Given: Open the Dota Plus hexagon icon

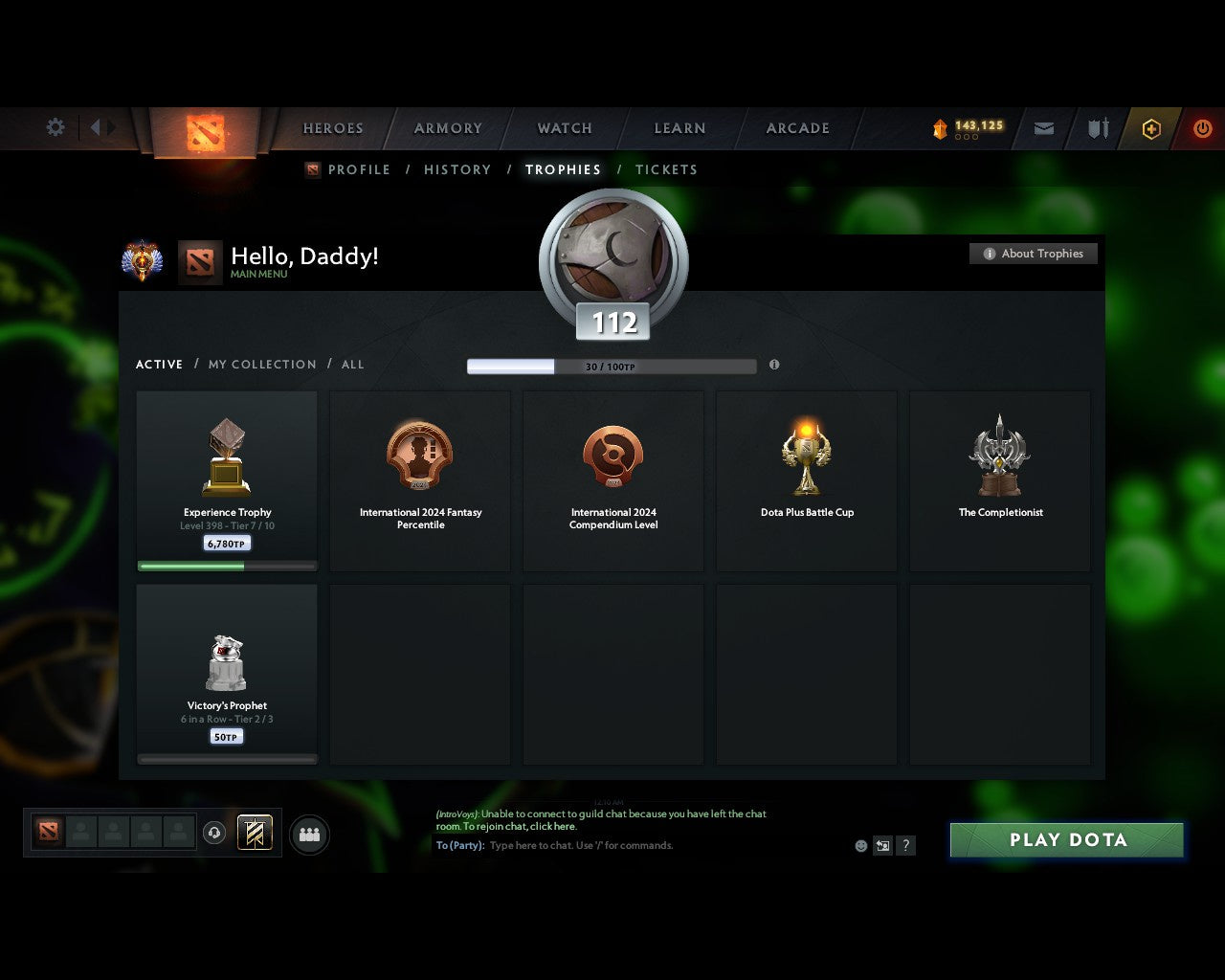Looking at the screenshot, I should pos(1151,128).
